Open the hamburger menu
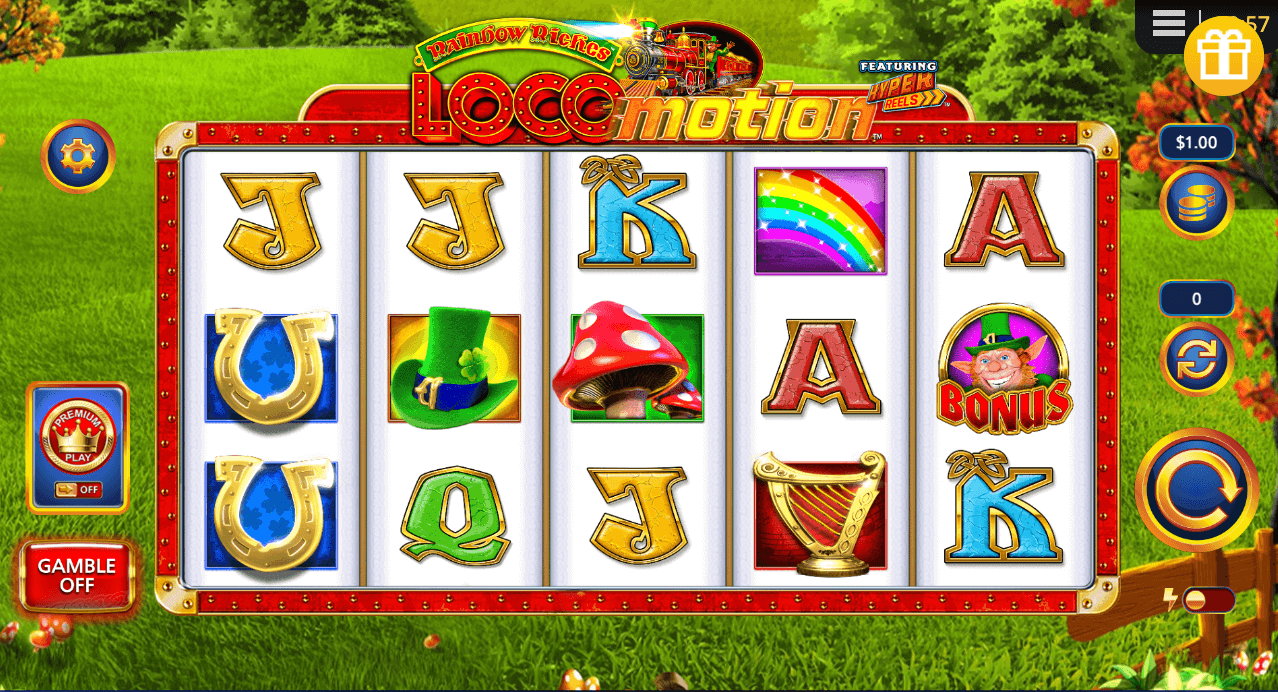 click(1168, 23)
